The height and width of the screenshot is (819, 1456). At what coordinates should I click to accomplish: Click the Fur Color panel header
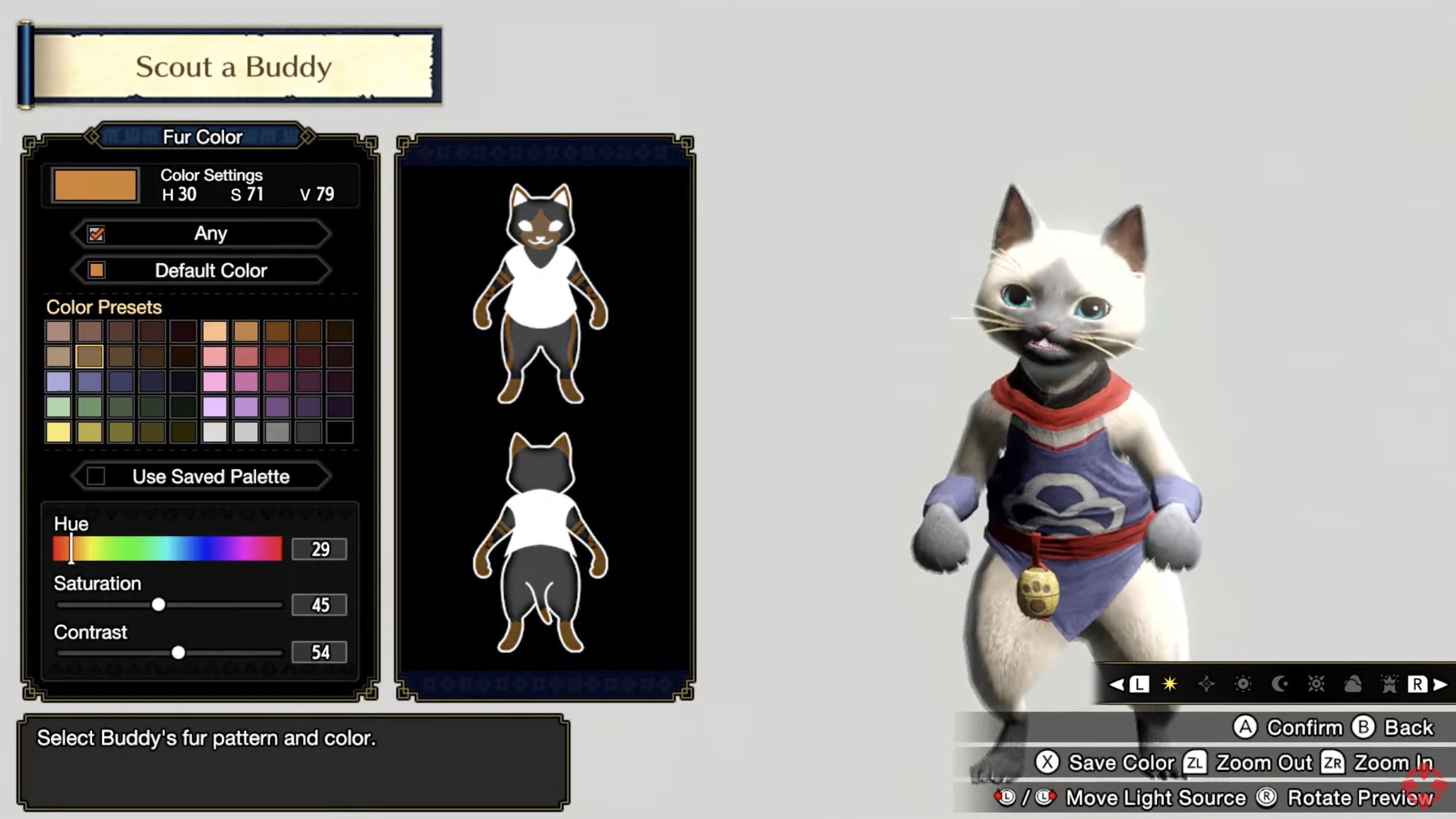[204, 136]
